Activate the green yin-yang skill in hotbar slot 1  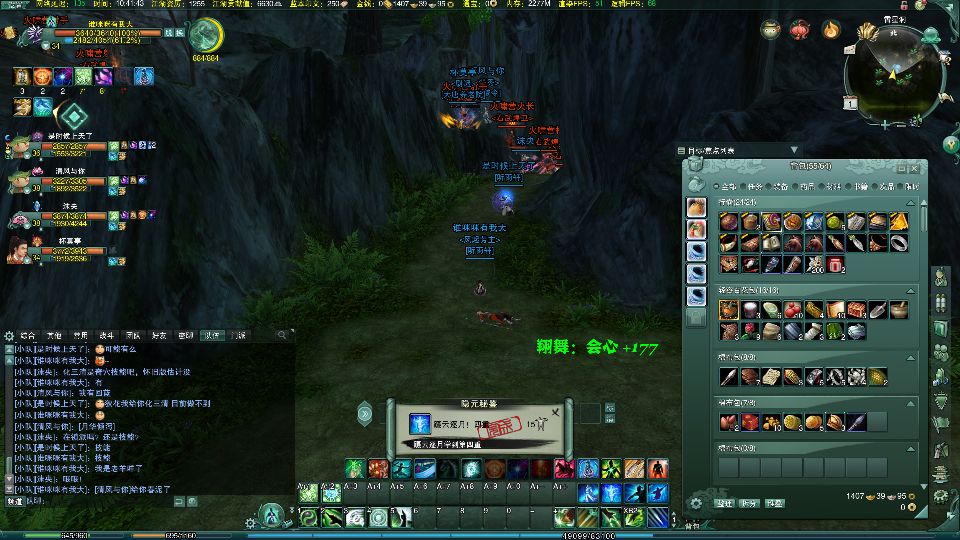click(x=309, y=517)
